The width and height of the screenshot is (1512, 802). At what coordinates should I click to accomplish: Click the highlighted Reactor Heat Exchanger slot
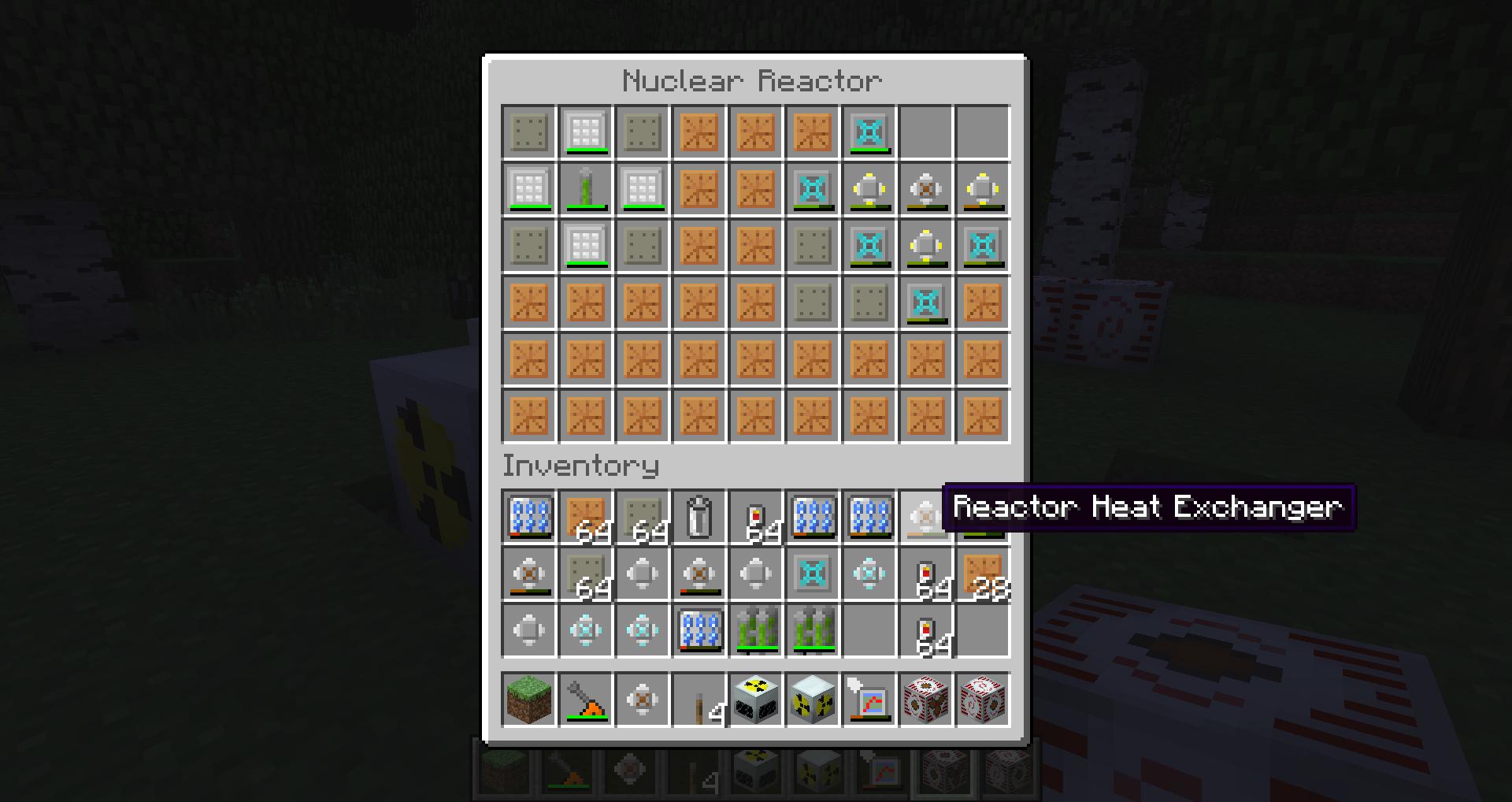click(925, 518)
